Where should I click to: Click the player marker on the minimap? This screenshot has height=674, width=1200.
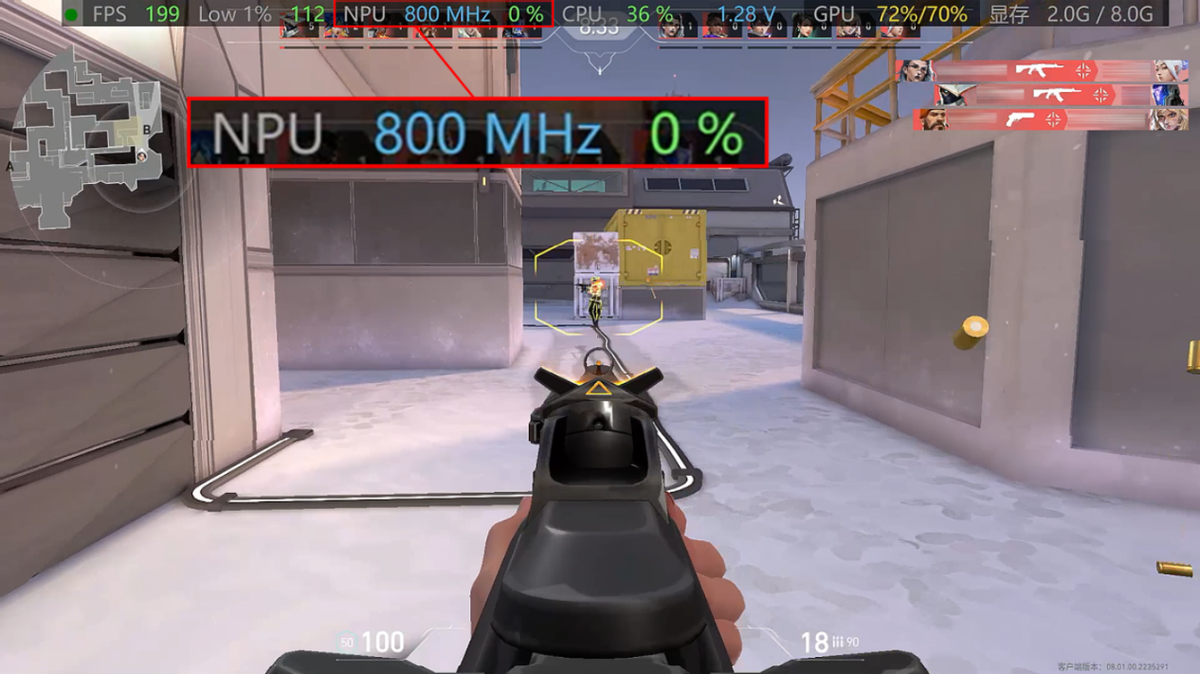tap(142, 156)
